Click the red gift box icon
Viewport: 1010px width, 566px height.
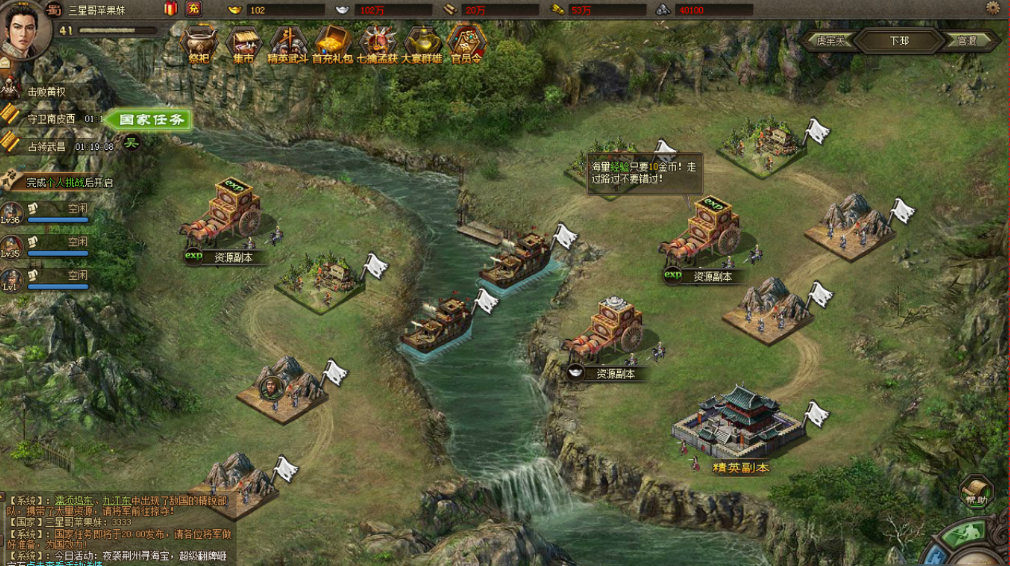pyautogui.click(x=170, y=9)
